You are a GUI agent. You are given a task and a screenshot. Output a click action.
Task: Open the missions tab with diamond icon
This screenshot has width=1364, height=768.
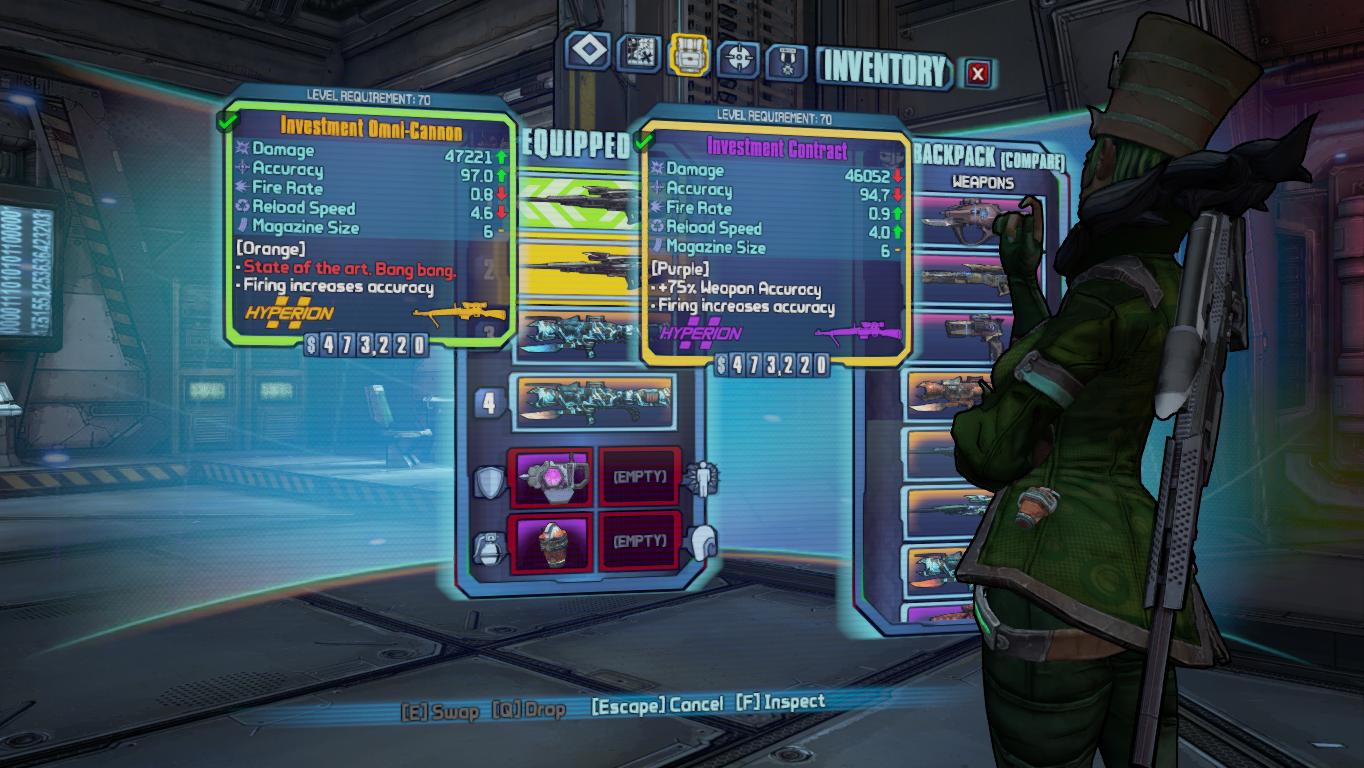pyautogui.click(x=588, y=54)
